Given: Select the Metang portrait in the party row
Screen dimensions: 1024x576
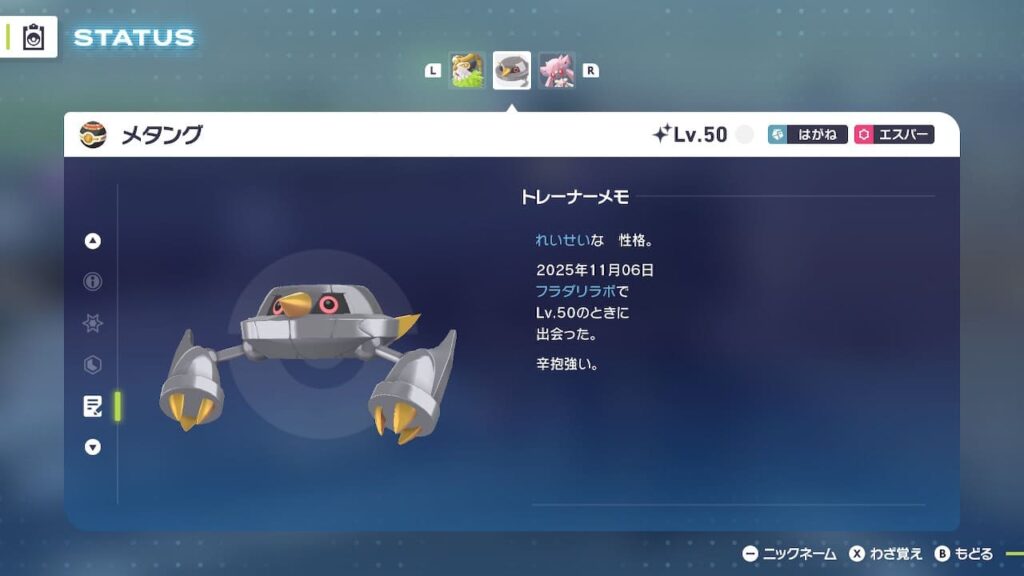Looking at the screenshot, I should pos(512,71).
